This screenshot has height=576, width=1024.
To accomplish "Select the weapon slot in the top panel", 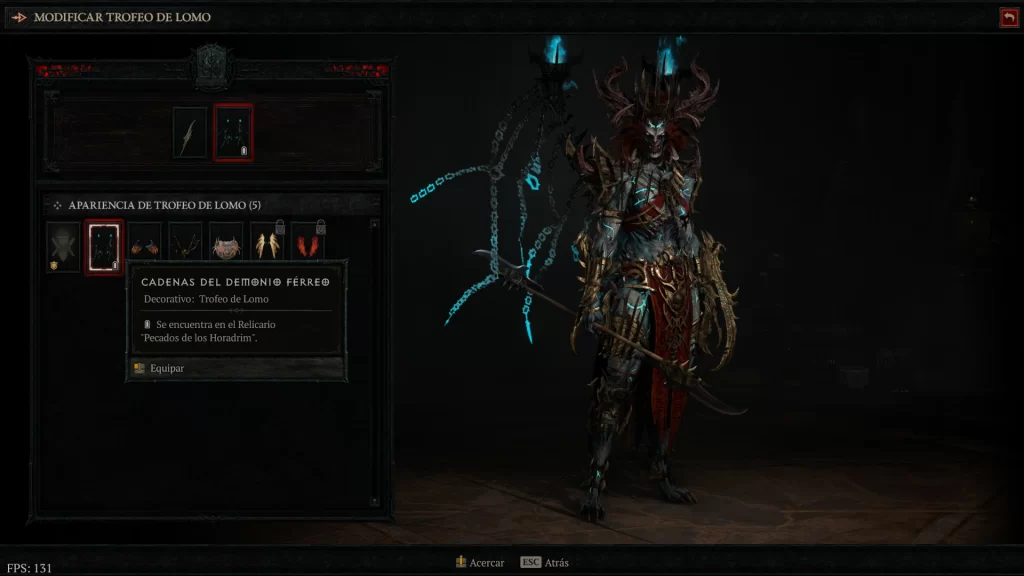I will (x=190, y=133).
